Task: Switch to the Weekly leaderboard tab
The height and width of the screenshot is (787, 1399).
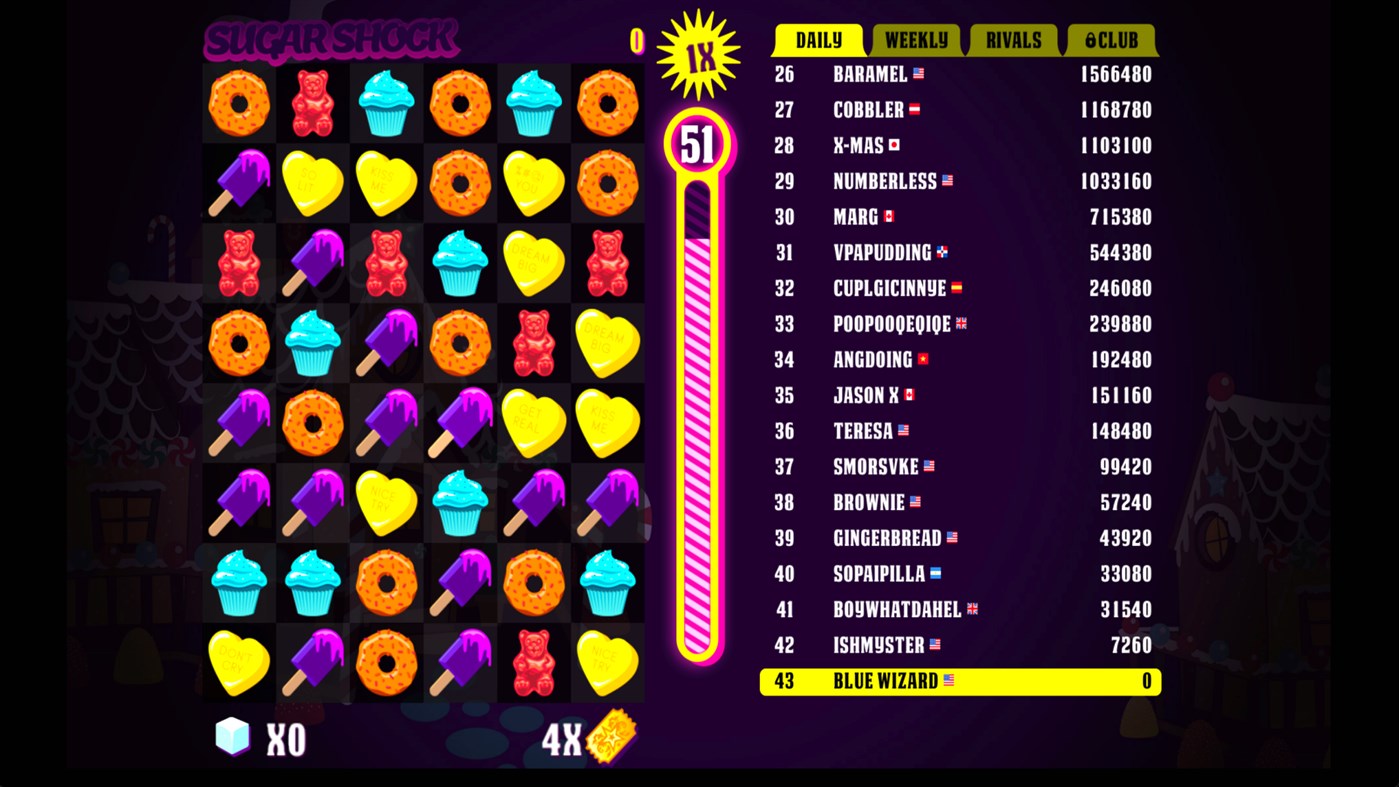Action: coord(914,41)
